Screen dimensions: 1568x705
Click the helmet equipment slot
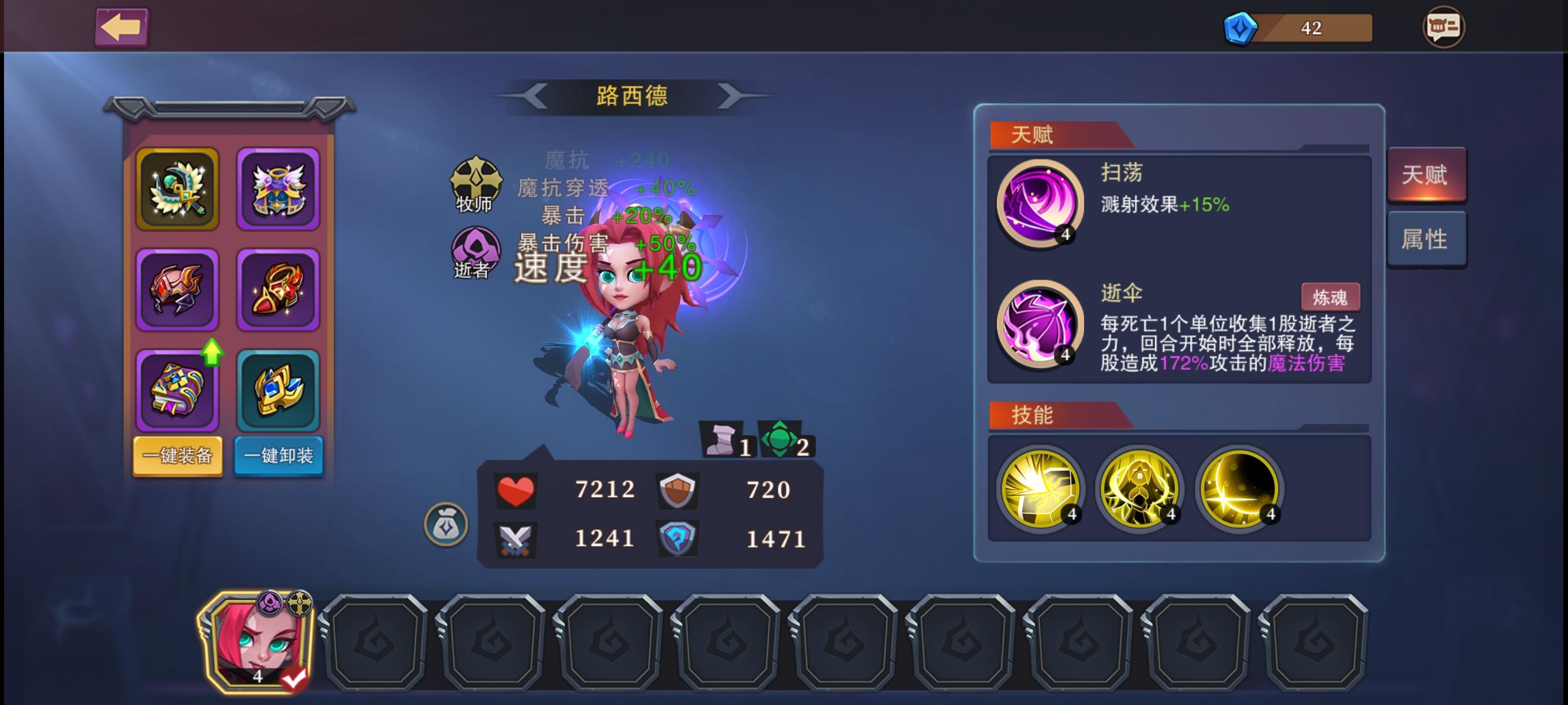177,288
